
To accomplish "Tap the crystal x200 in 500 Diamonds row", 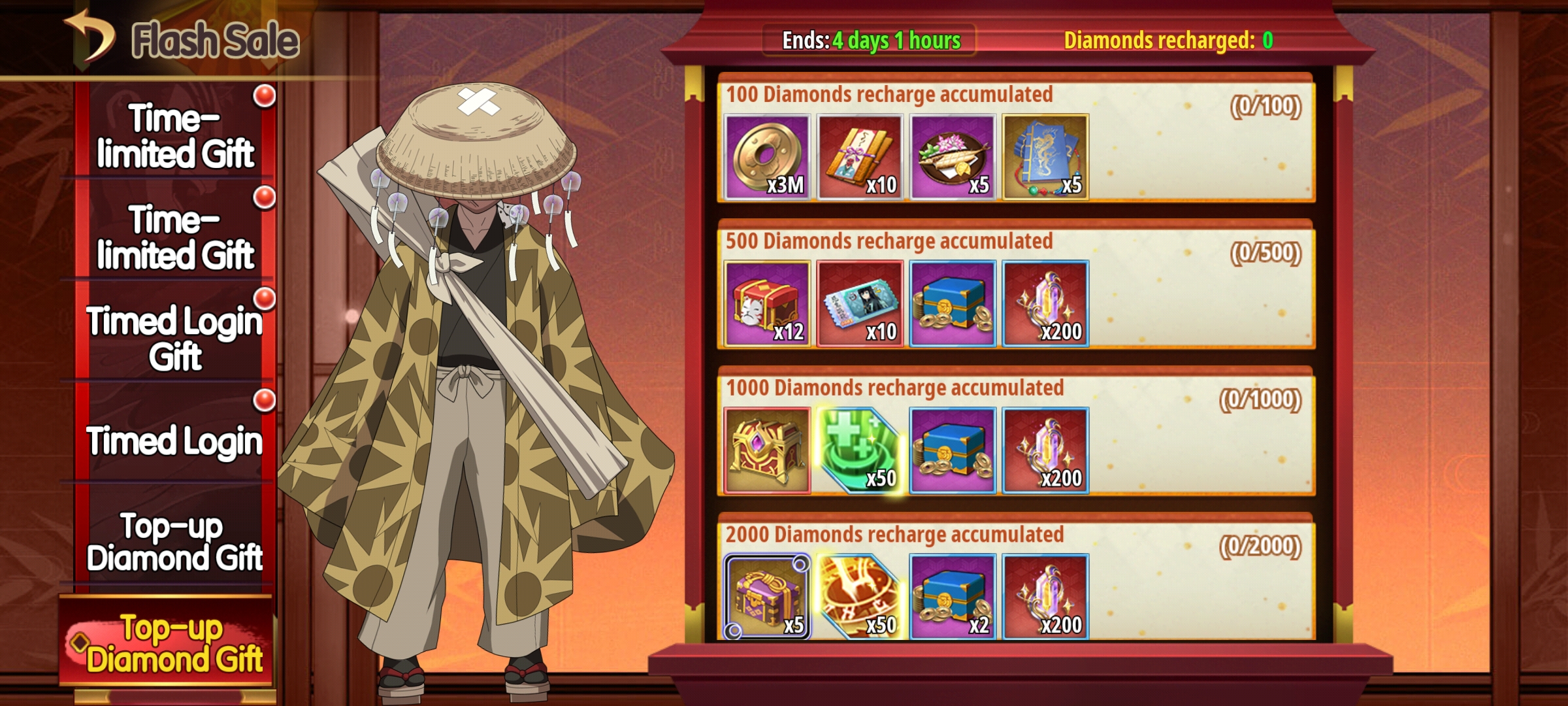I will 1045,304.
